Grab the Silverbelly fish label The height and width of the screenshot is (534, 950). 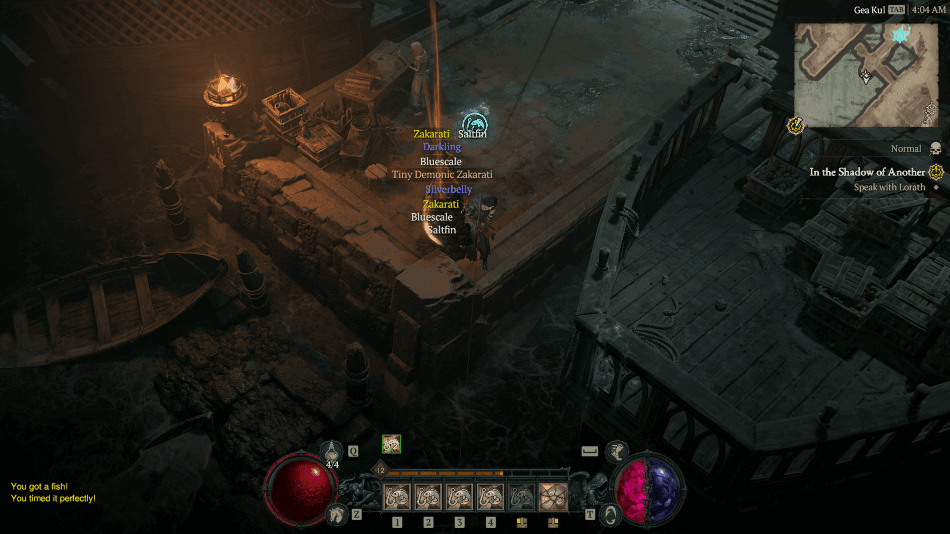448,189
